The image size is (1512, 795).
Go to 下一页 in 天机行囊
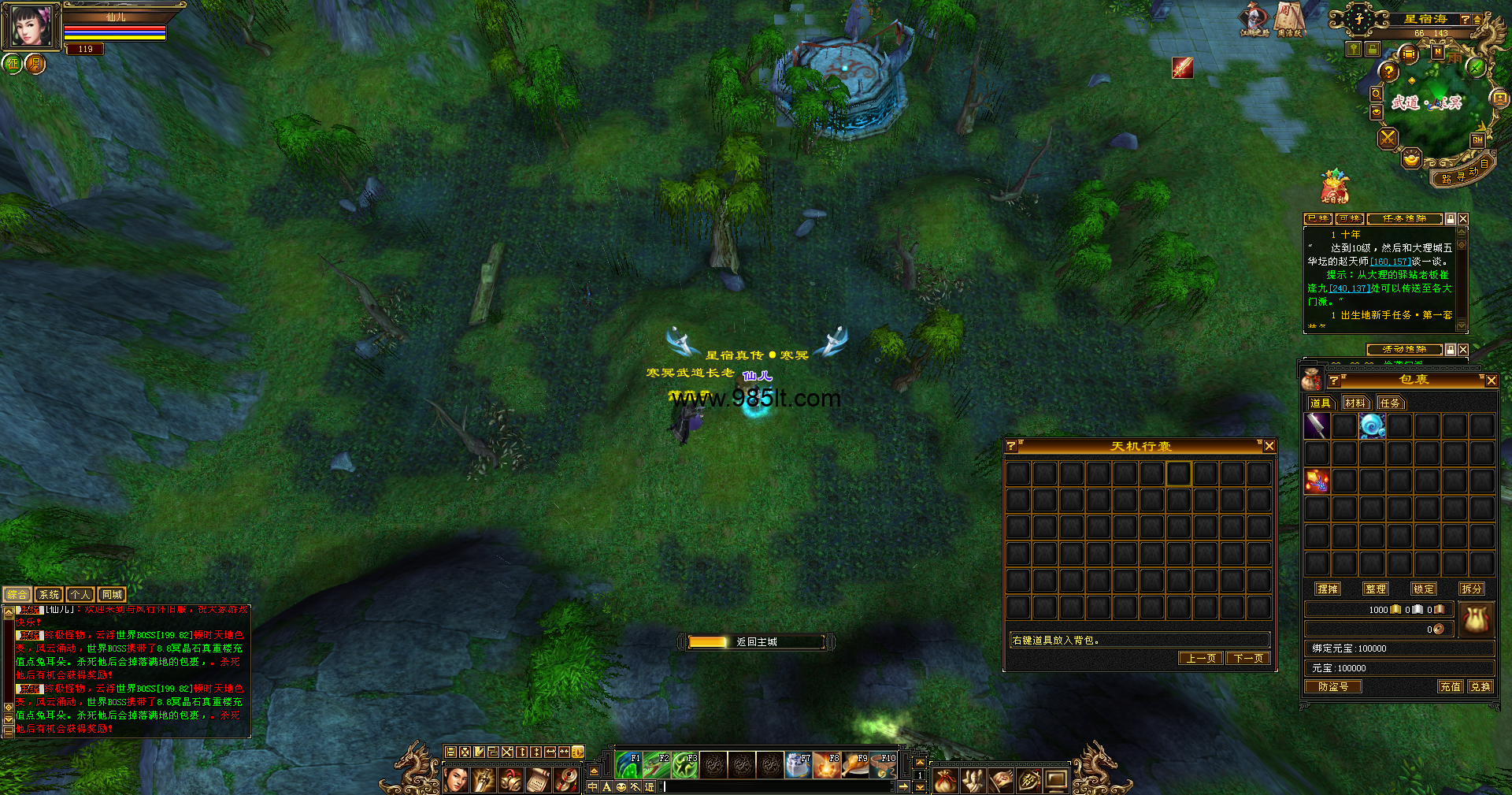(1248, 659)
